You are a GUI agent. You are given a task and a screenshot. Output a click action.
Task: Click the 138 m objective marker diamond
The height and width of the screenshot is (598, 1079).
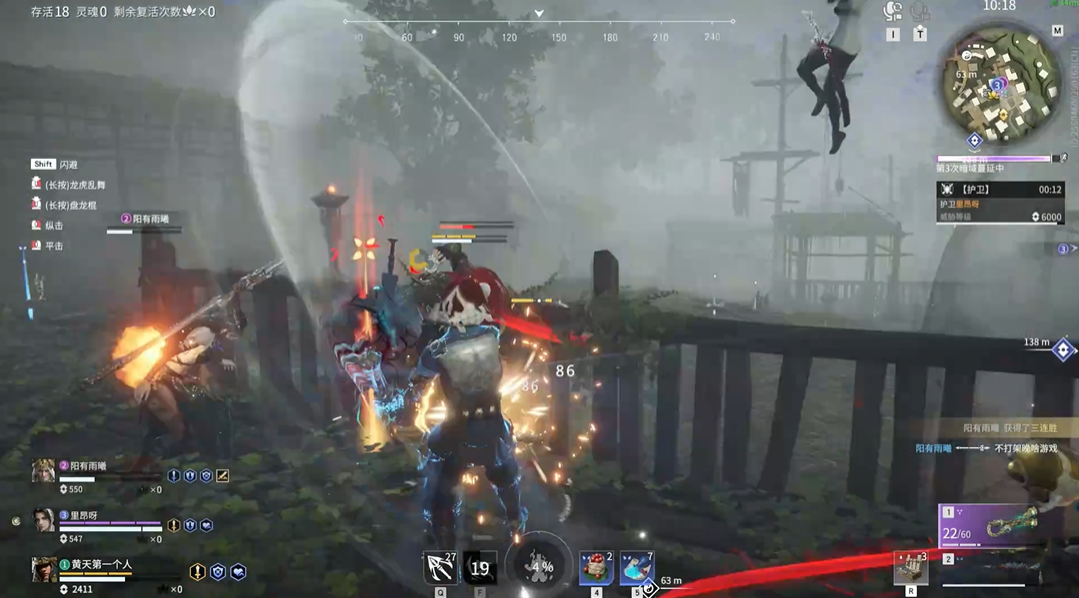(x=1063, y=350)
